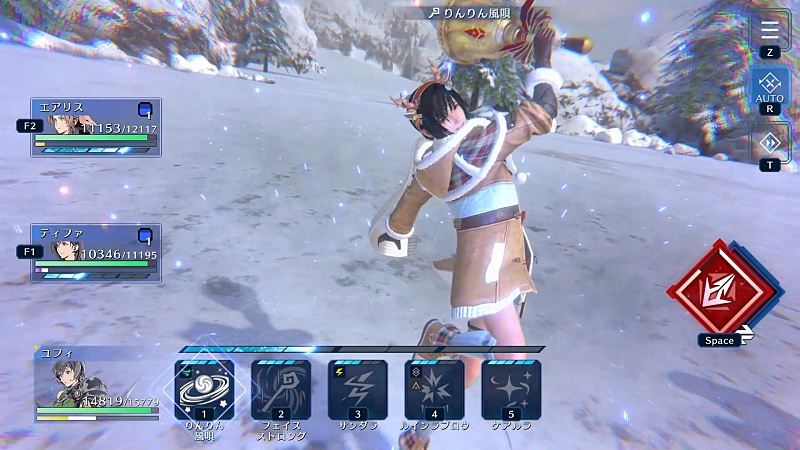Toggle AUTO battle mode
800x450 pixels.
pyautogui.click(x=770, y=86)
